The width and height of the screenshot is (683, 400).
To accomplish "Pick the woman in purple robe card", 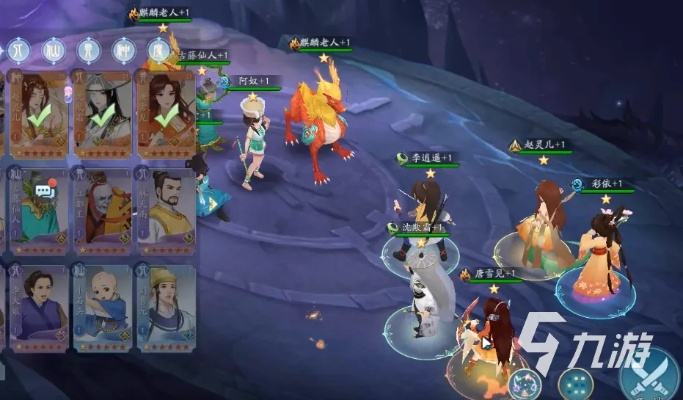I will (x=39, y=305).
